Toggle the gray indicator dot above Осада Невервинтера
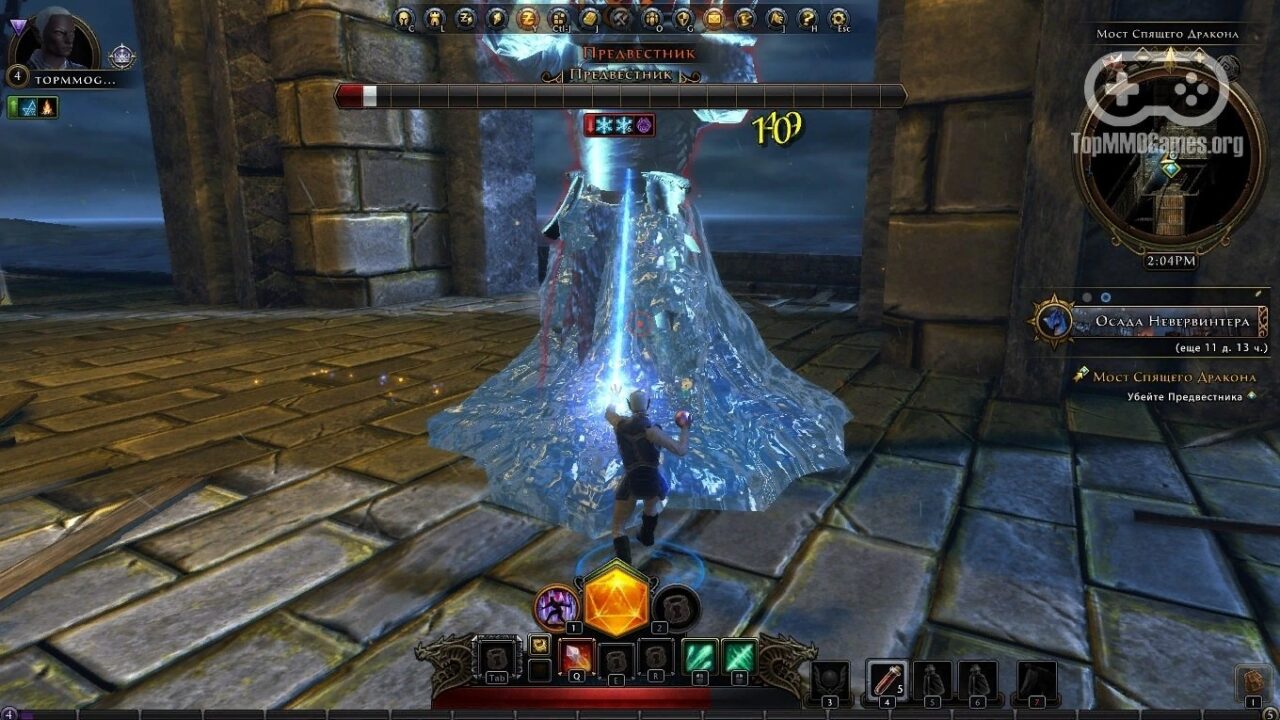The image size is (1280, 720). pyautogui.click(x=1087, y=296)
